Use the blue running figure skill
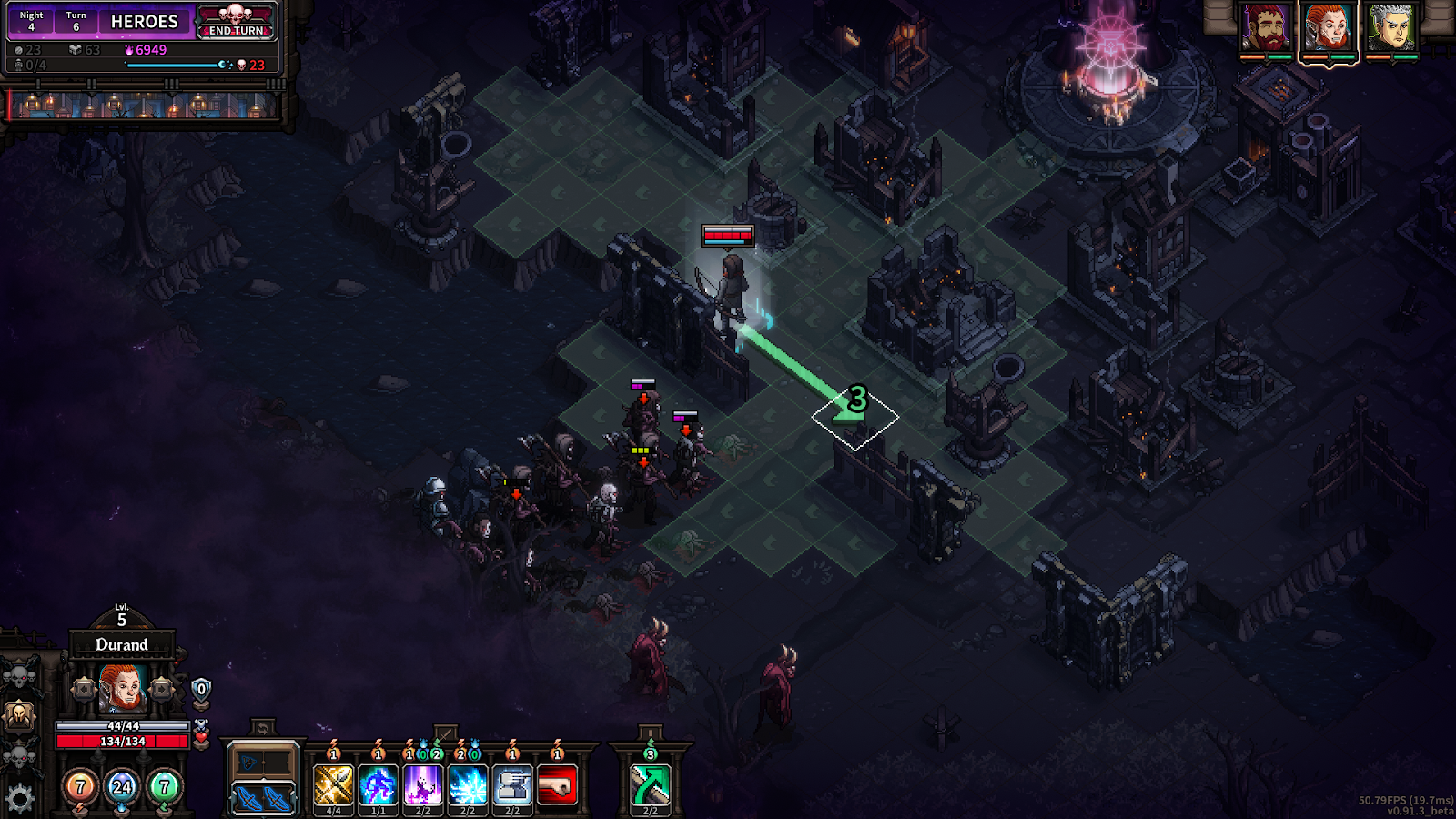The image size is (1456, 819). pos(378,784)
